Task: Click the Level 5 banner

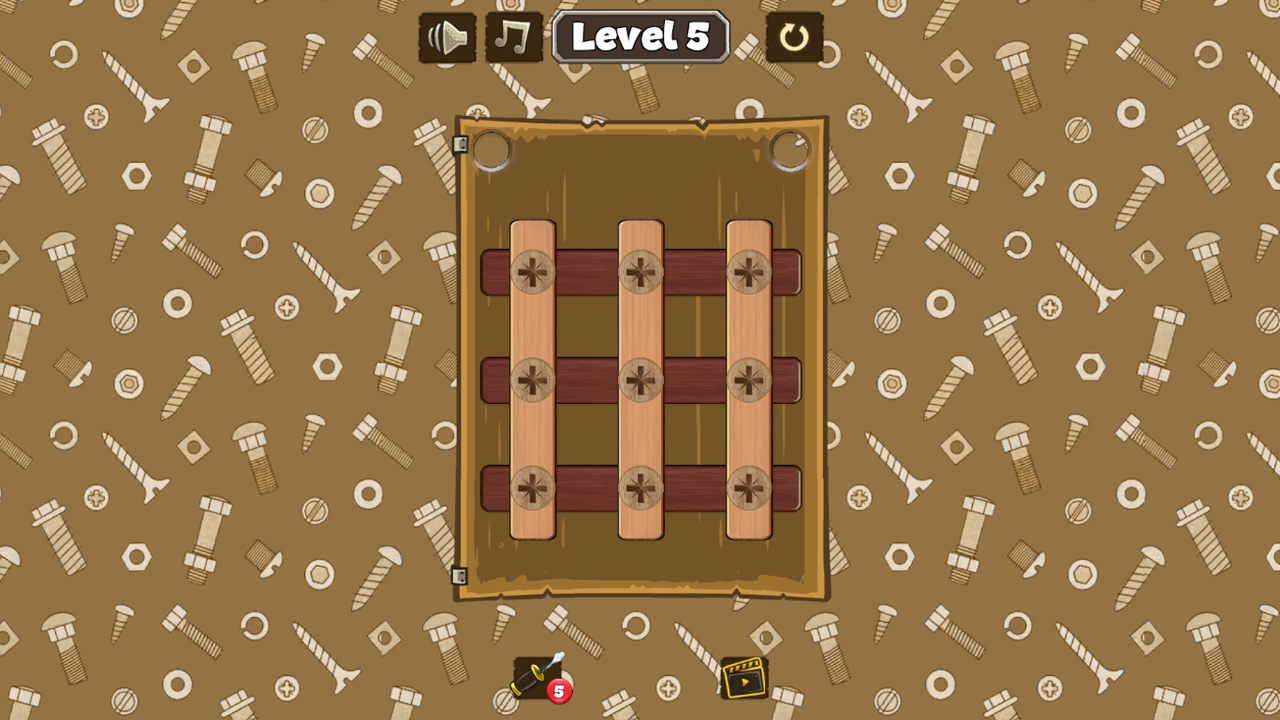Action: pos(640,38)
